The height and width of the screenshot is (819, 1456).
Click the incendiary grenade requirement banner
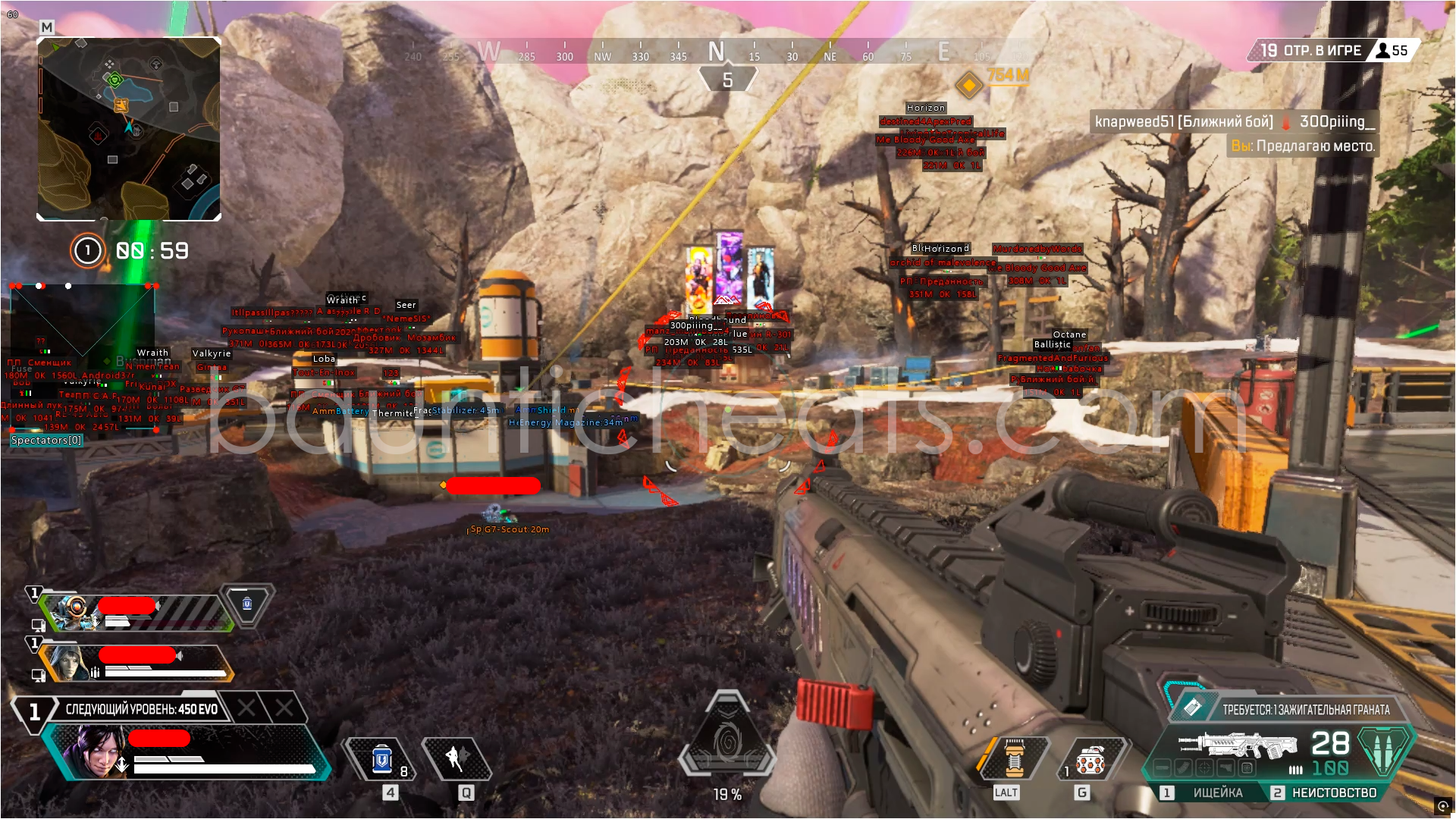(1304, 710)
